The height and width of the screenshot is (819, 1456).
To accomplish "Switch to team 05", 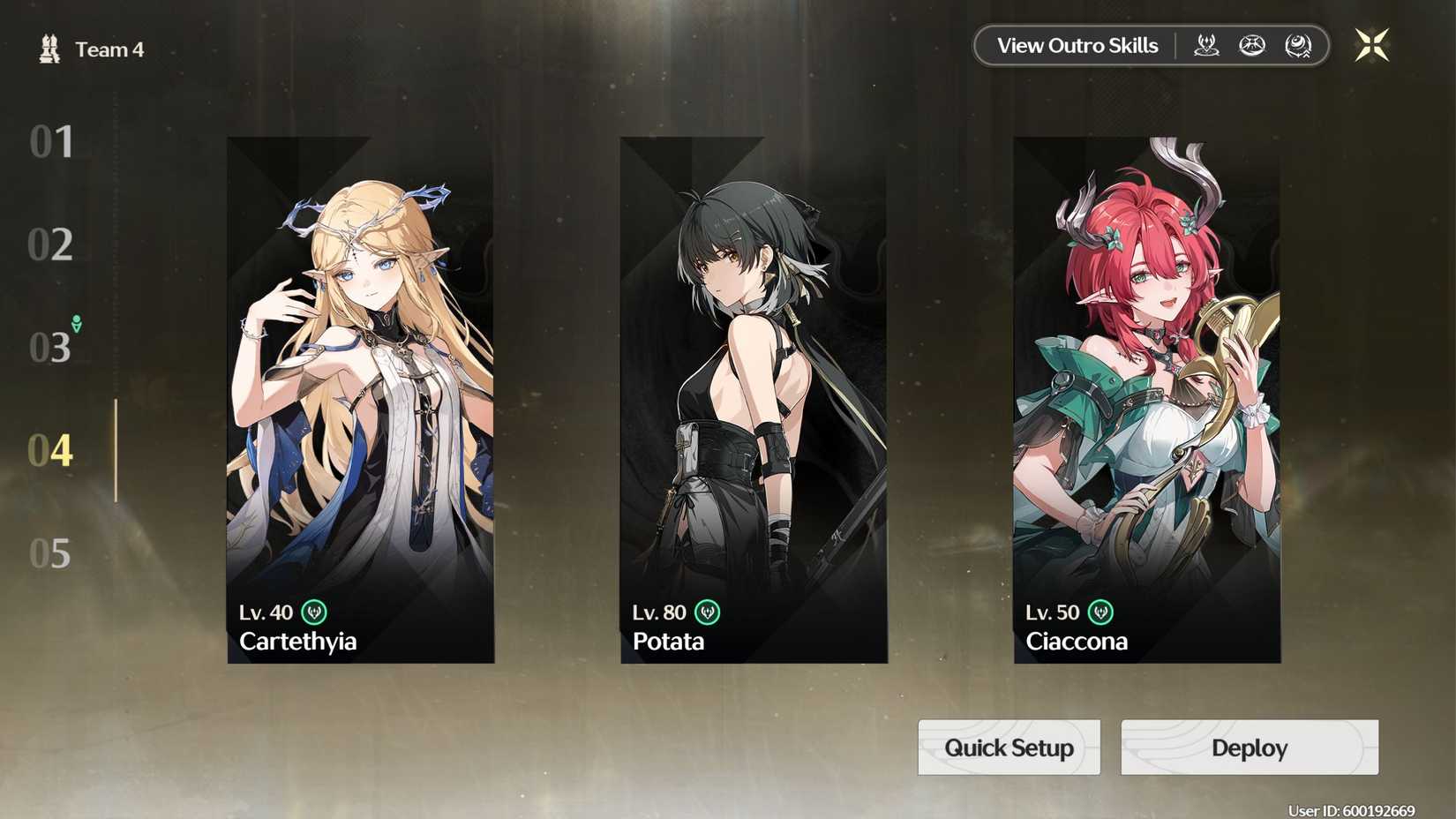I will tap(53, 553).
